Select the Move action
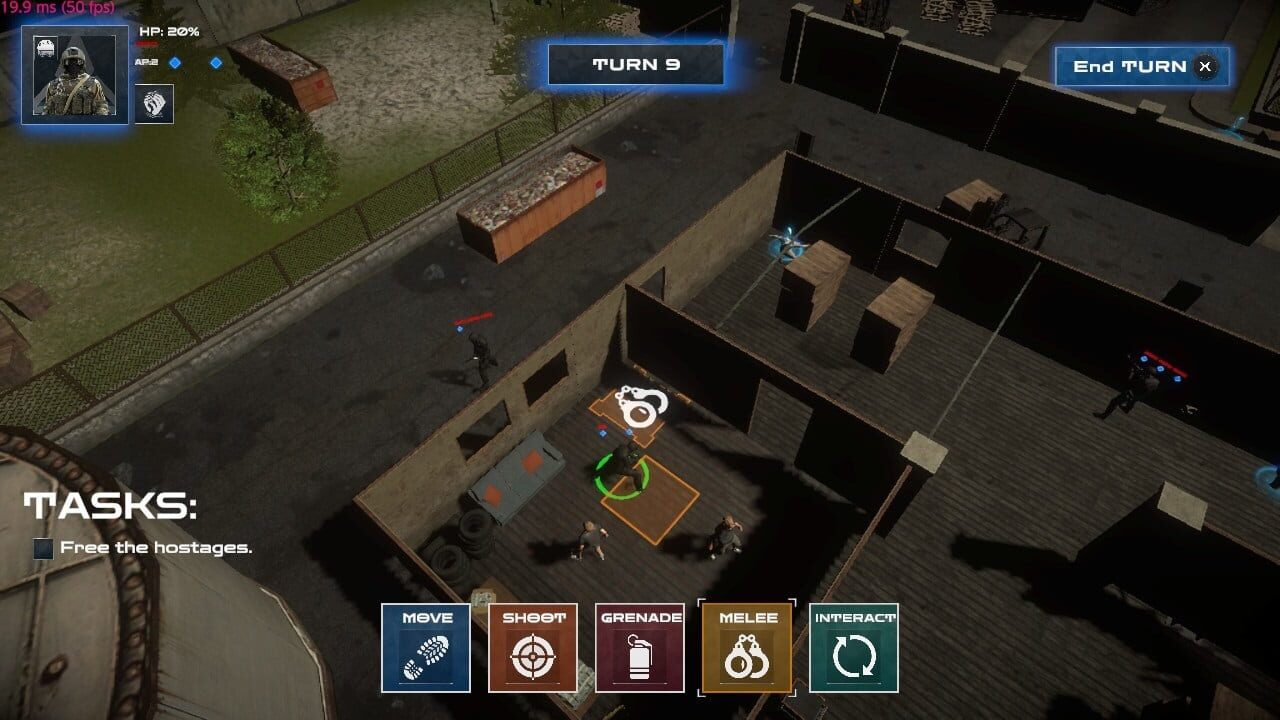This screenshot has width=1280, height=720. point(425,648)
